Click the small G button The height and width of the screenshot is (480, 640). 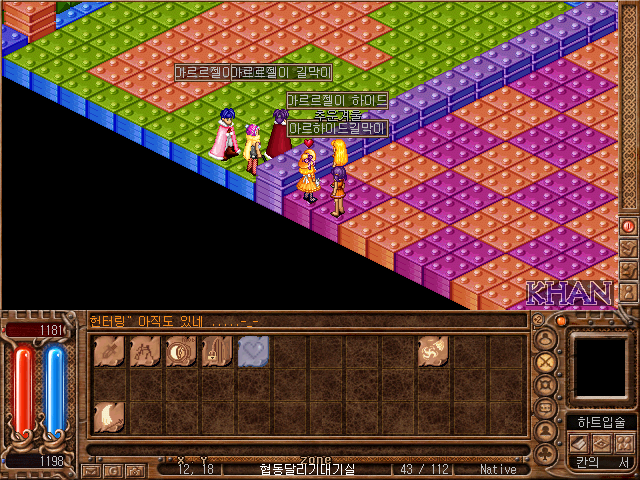click(112, 469)
